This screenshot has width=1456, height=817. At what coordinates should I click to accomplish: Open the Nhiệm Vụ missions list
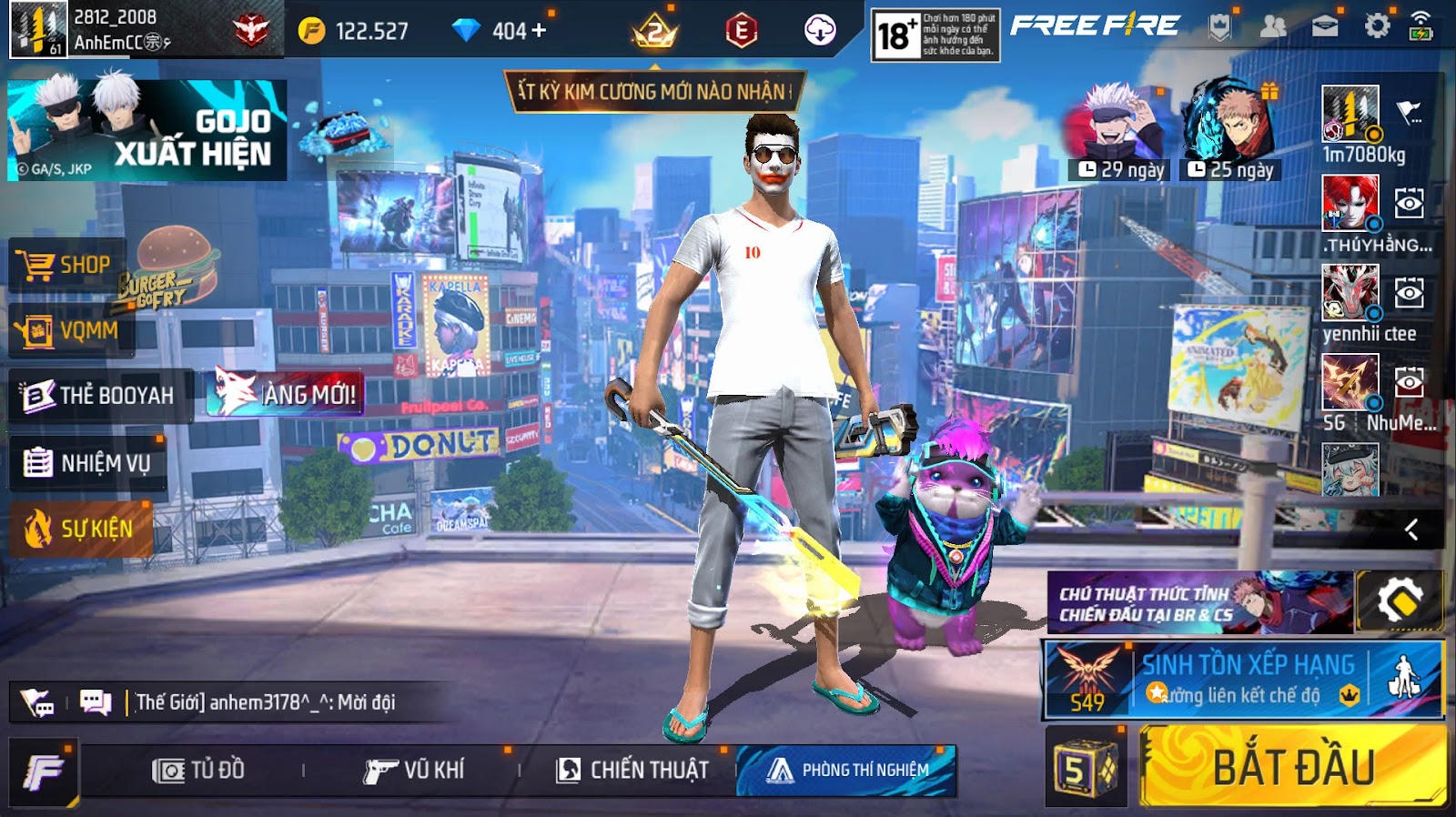[88, 464]
